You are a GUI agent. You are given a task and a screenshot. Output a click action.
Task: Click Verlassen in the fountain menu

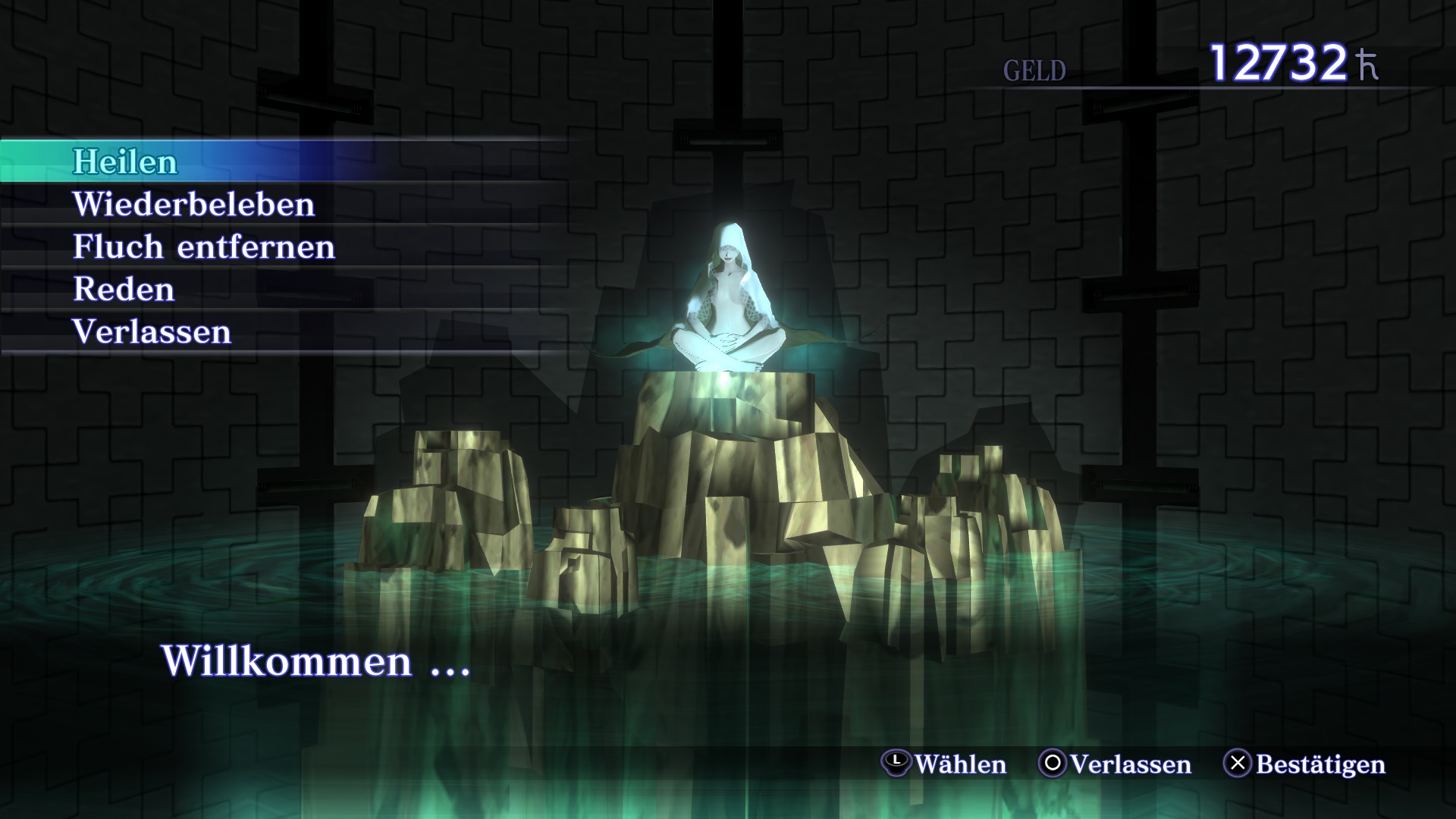[x=152, y=331]
